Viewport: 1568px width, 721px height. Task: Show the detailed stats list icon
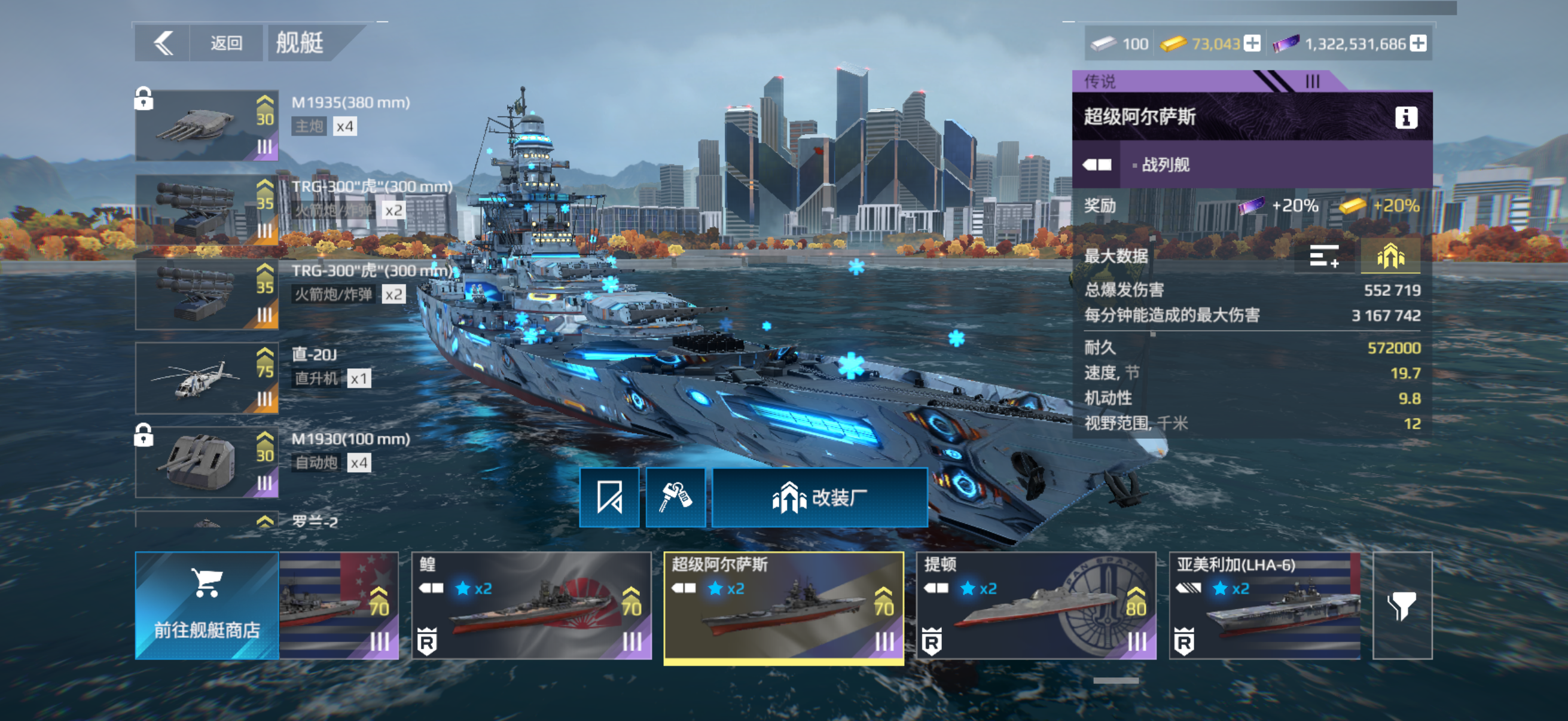(x=1324, y=256)
